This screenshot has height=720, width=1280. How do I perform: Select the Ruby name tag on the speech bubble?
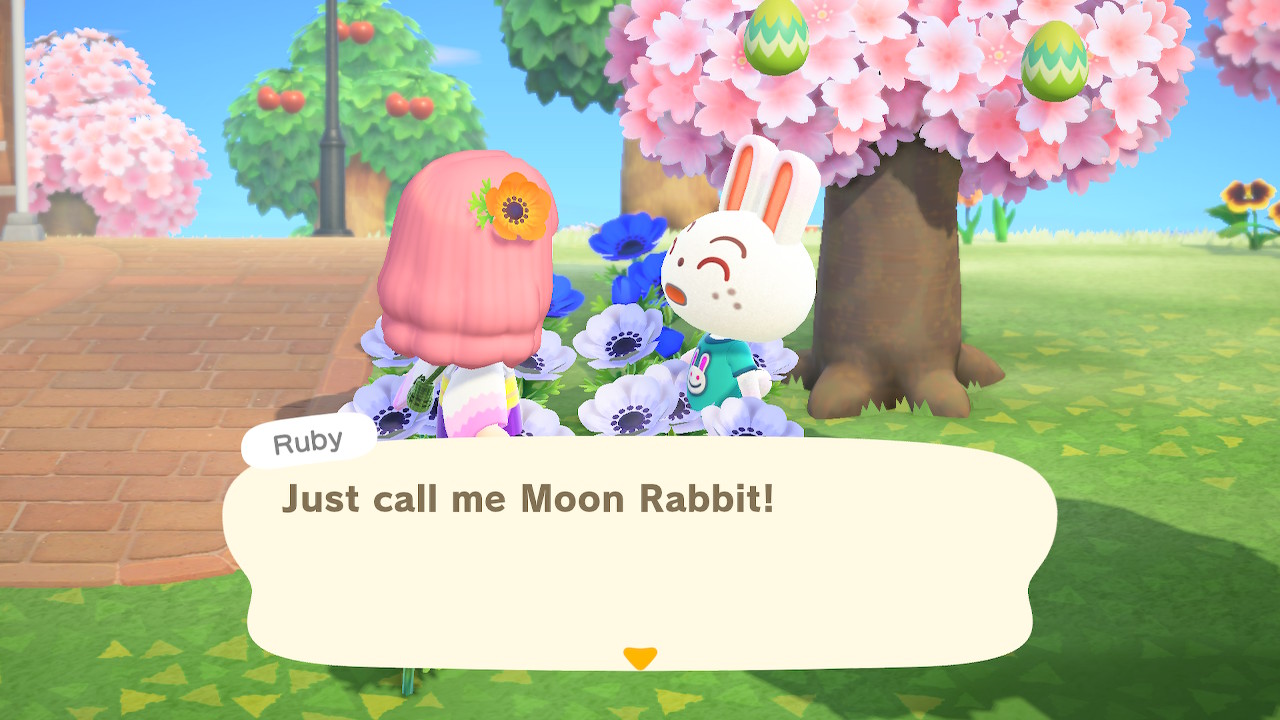pos(306,439)
